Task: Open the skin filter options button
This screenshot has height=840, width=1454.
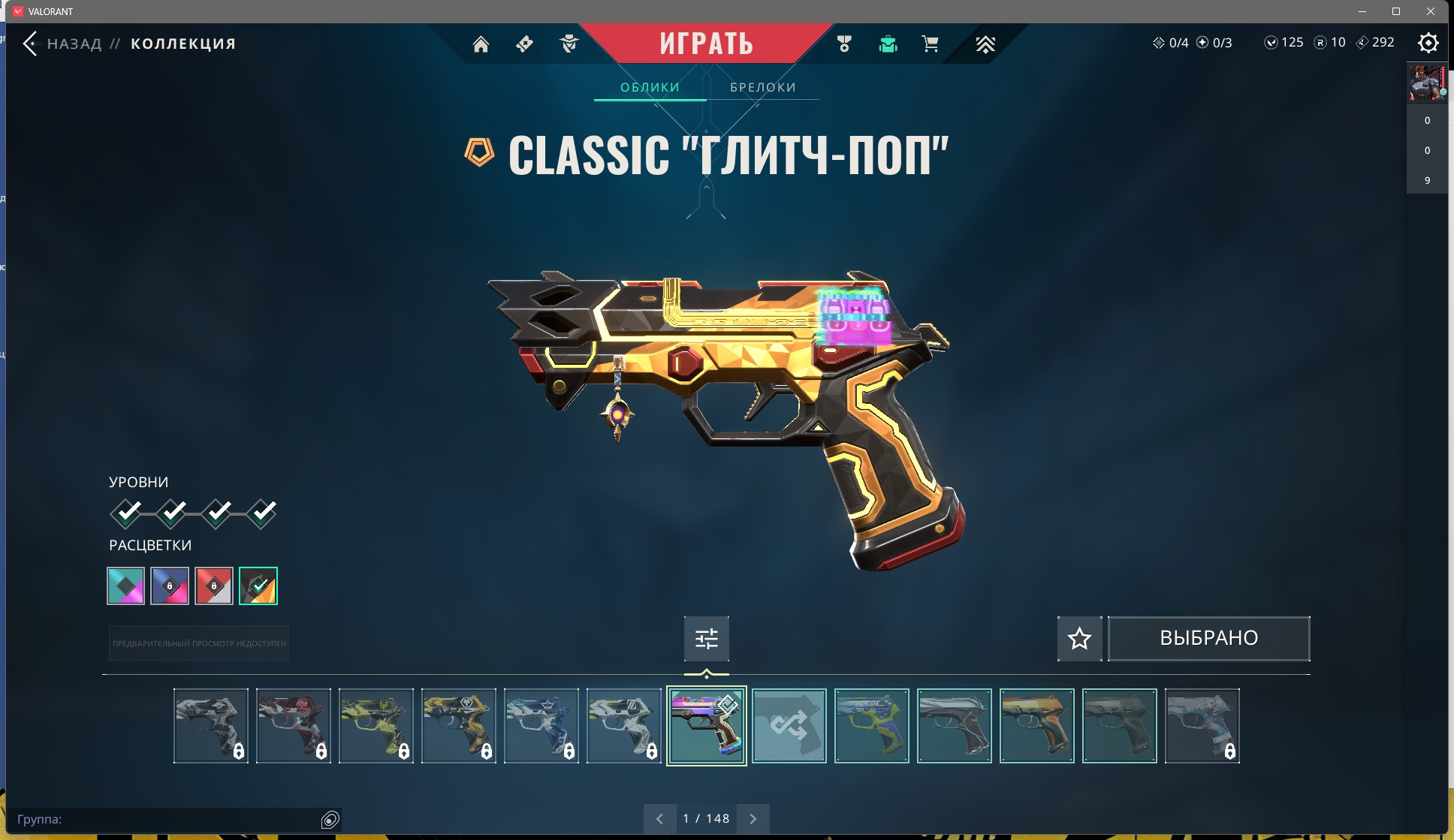Action: [x=706, y=639]
